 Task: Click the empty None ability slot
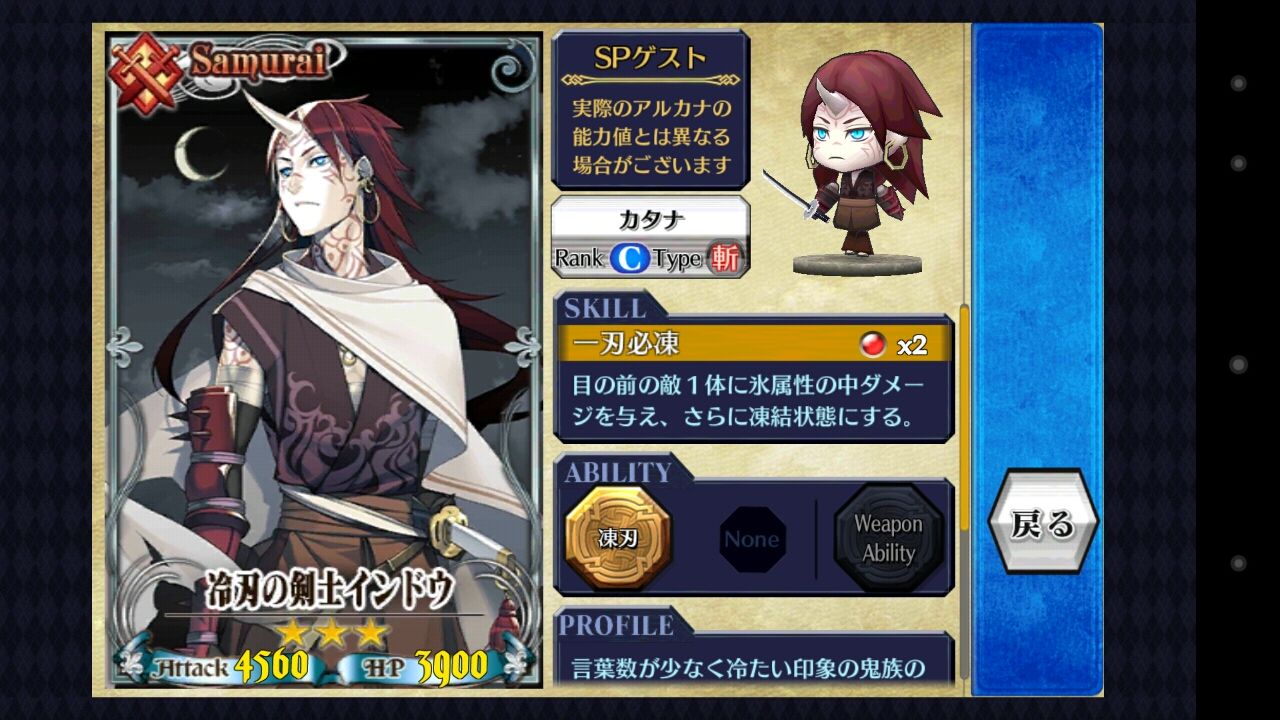(752, 539)
